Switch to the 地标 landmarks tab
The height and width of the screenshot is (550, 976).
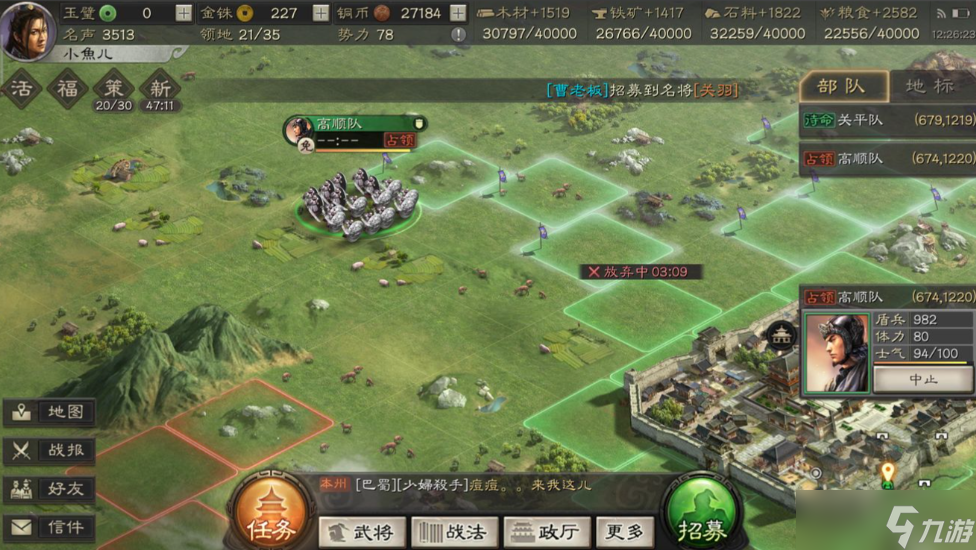point(929,86)
